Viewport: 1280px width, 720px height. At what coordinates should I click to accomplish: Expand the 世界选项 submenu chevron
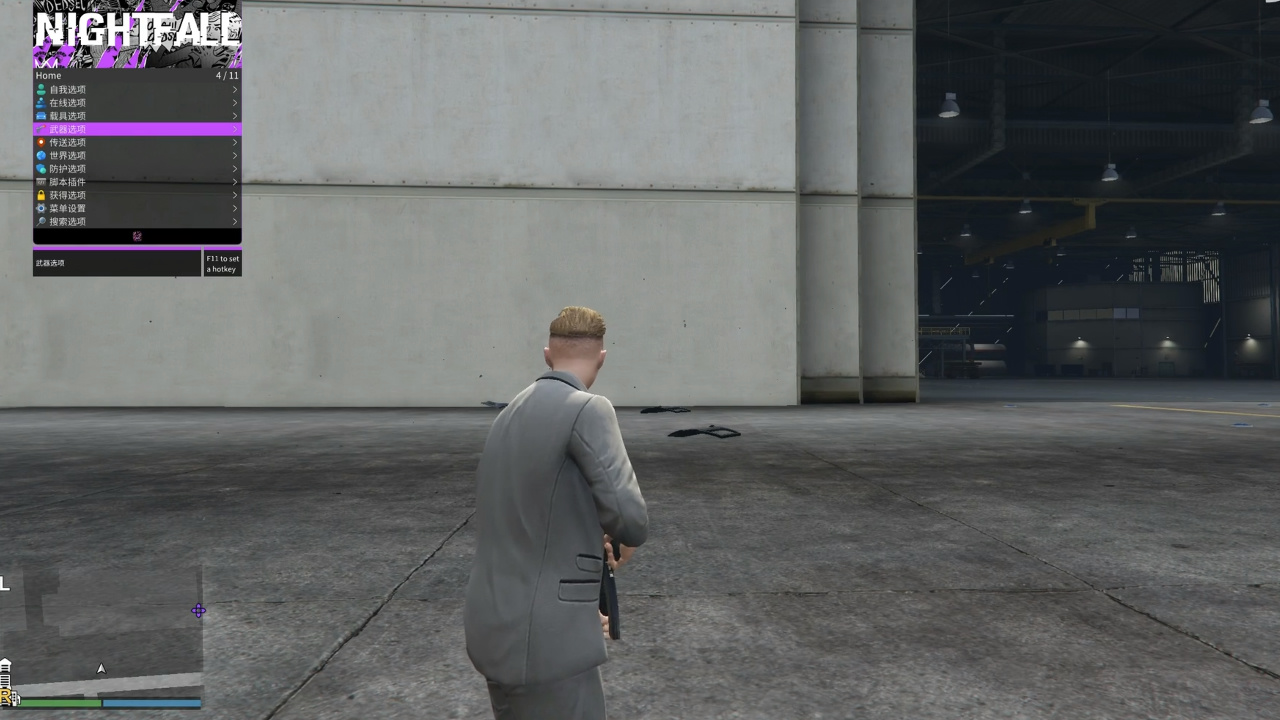pyautogui.click(x=233, y=155)
